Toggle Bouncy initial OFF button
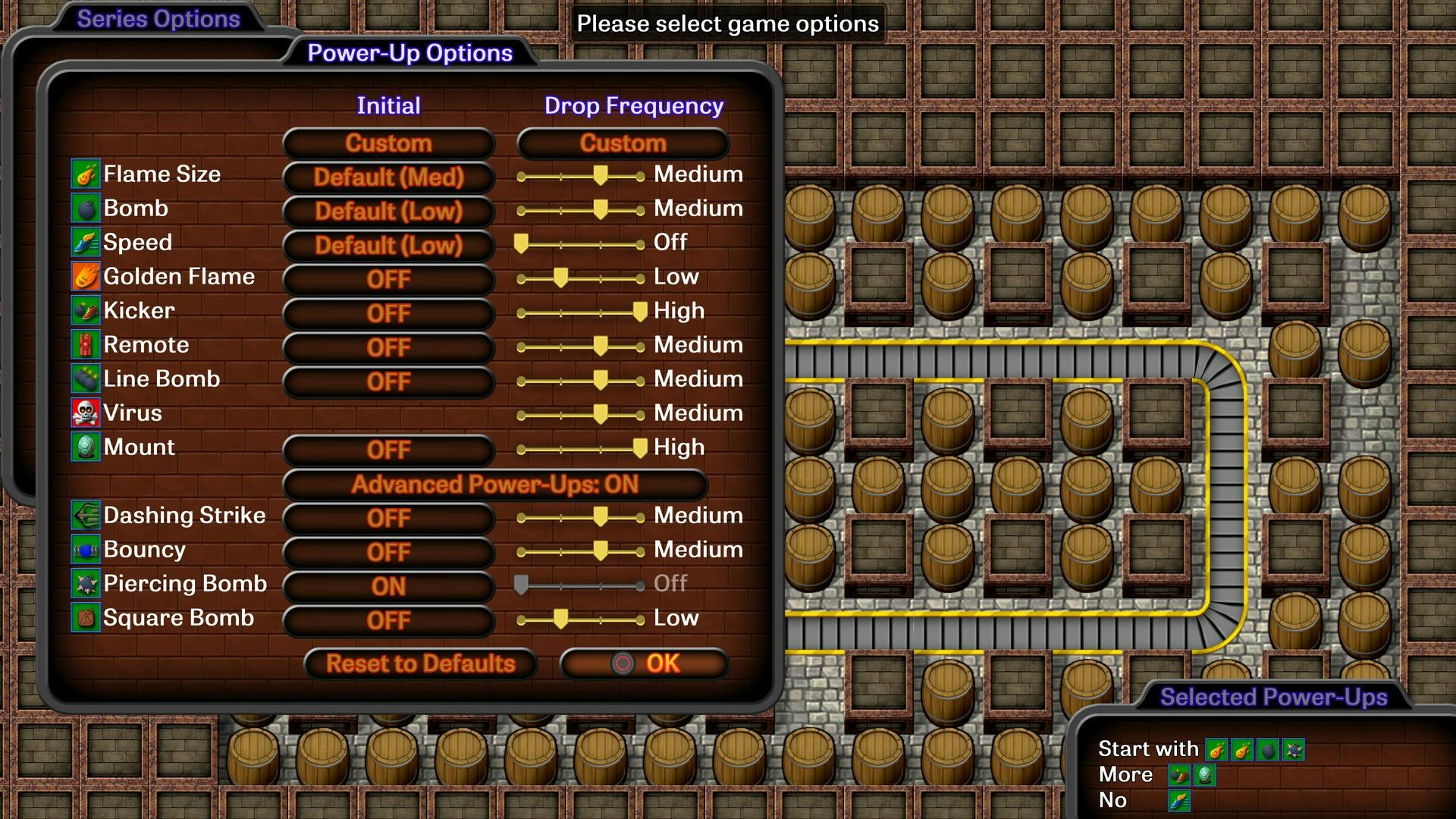This screenshot has width=1456, height=819. tap(388, 553)
